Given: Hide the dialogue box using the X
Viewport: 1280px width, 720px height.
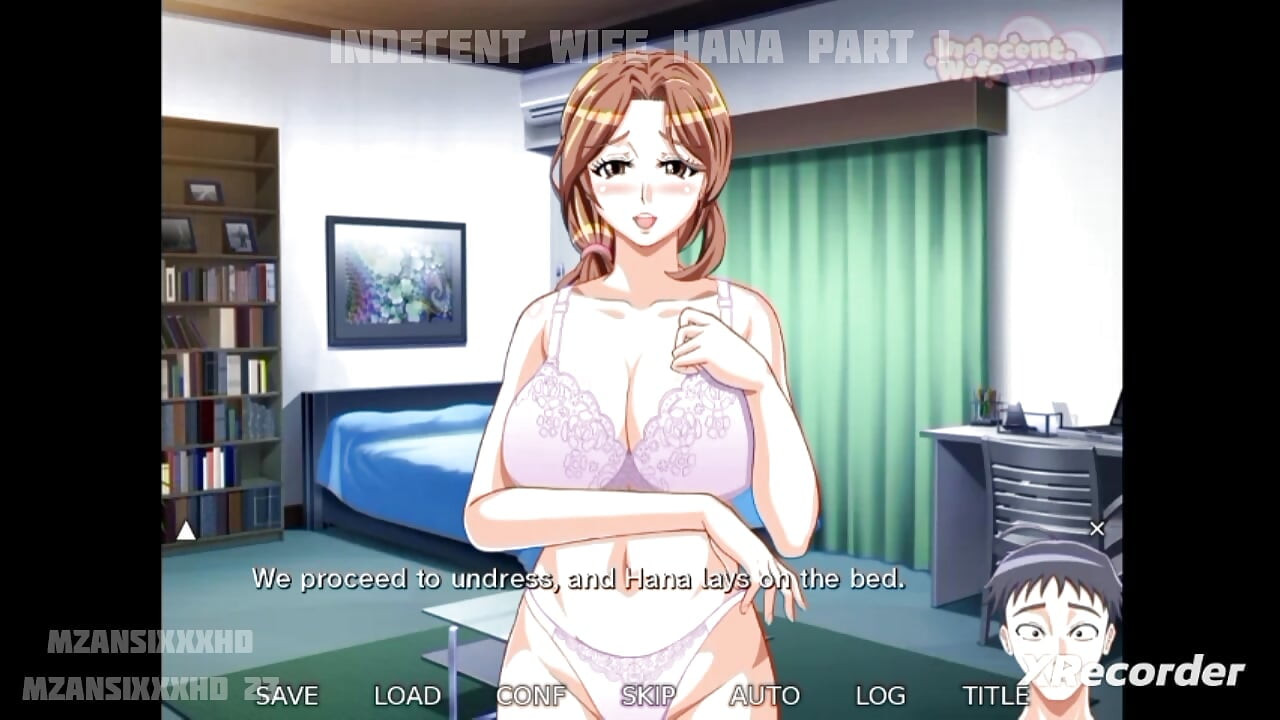Looking at the screenshot, I should tap(1095, 527).
